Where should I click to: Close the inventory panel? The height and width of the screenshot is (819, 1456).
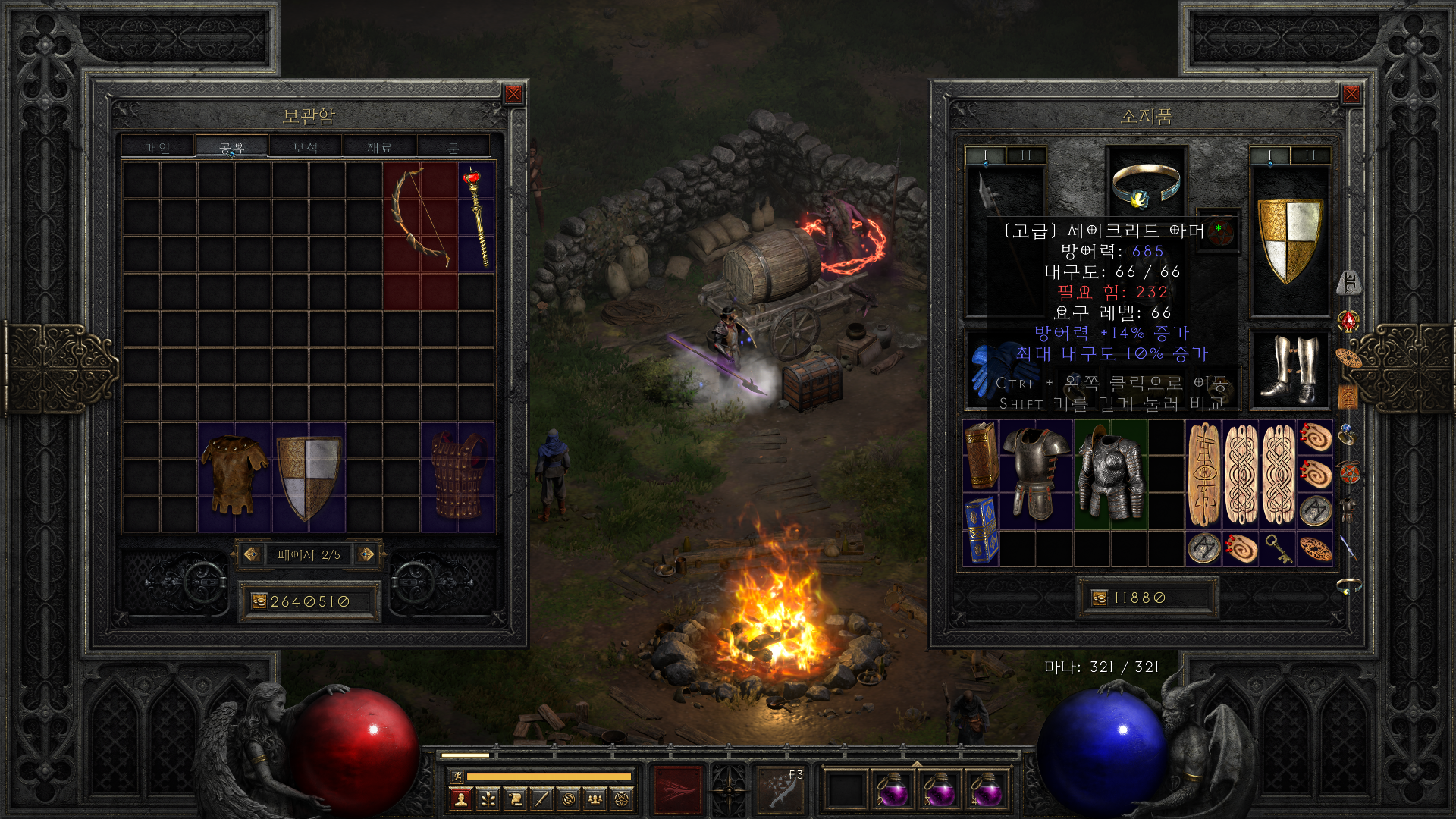point(1351,94)
